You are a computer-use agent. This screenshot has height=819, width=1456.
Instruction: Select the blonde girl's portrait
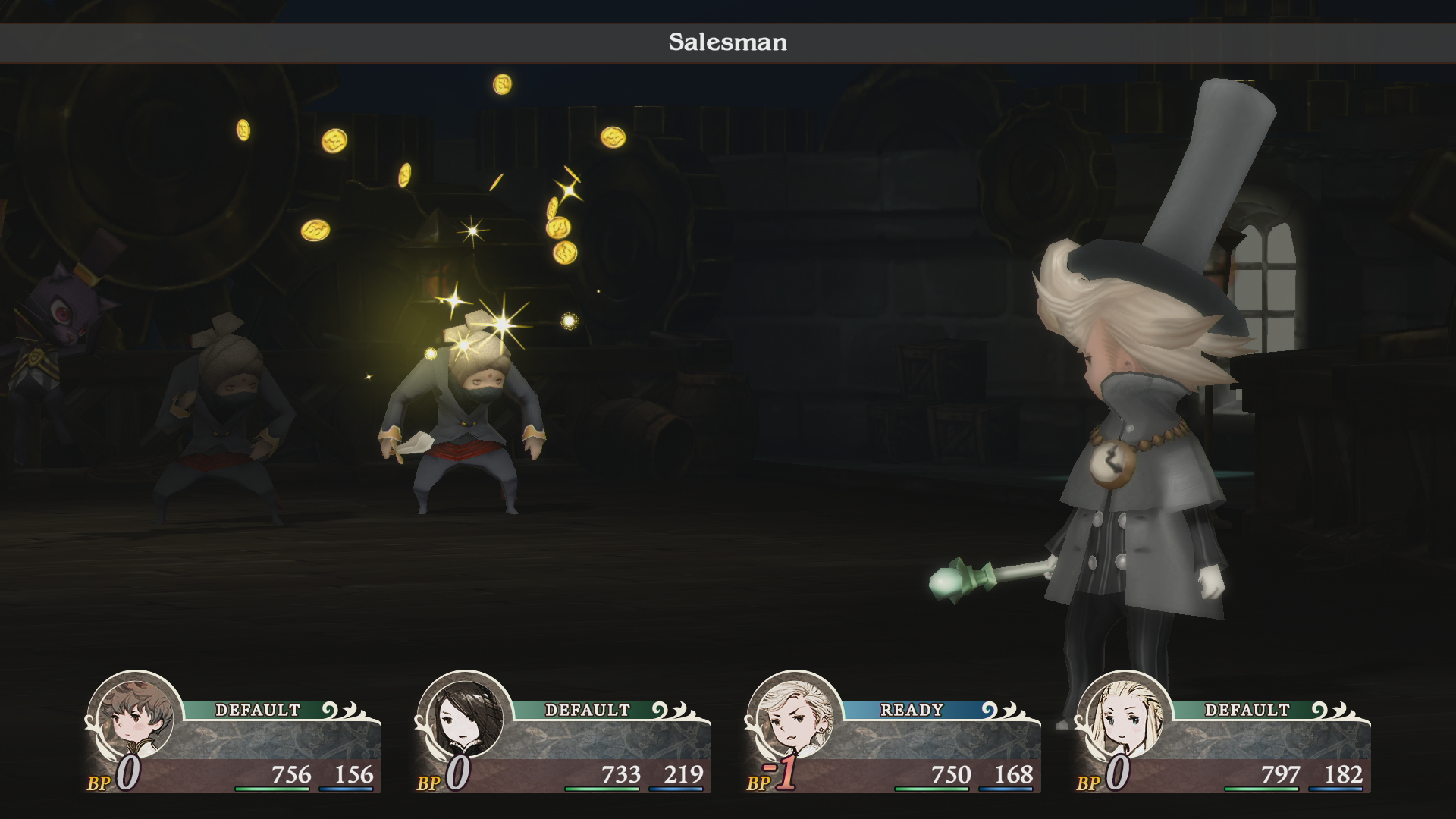1125,717
